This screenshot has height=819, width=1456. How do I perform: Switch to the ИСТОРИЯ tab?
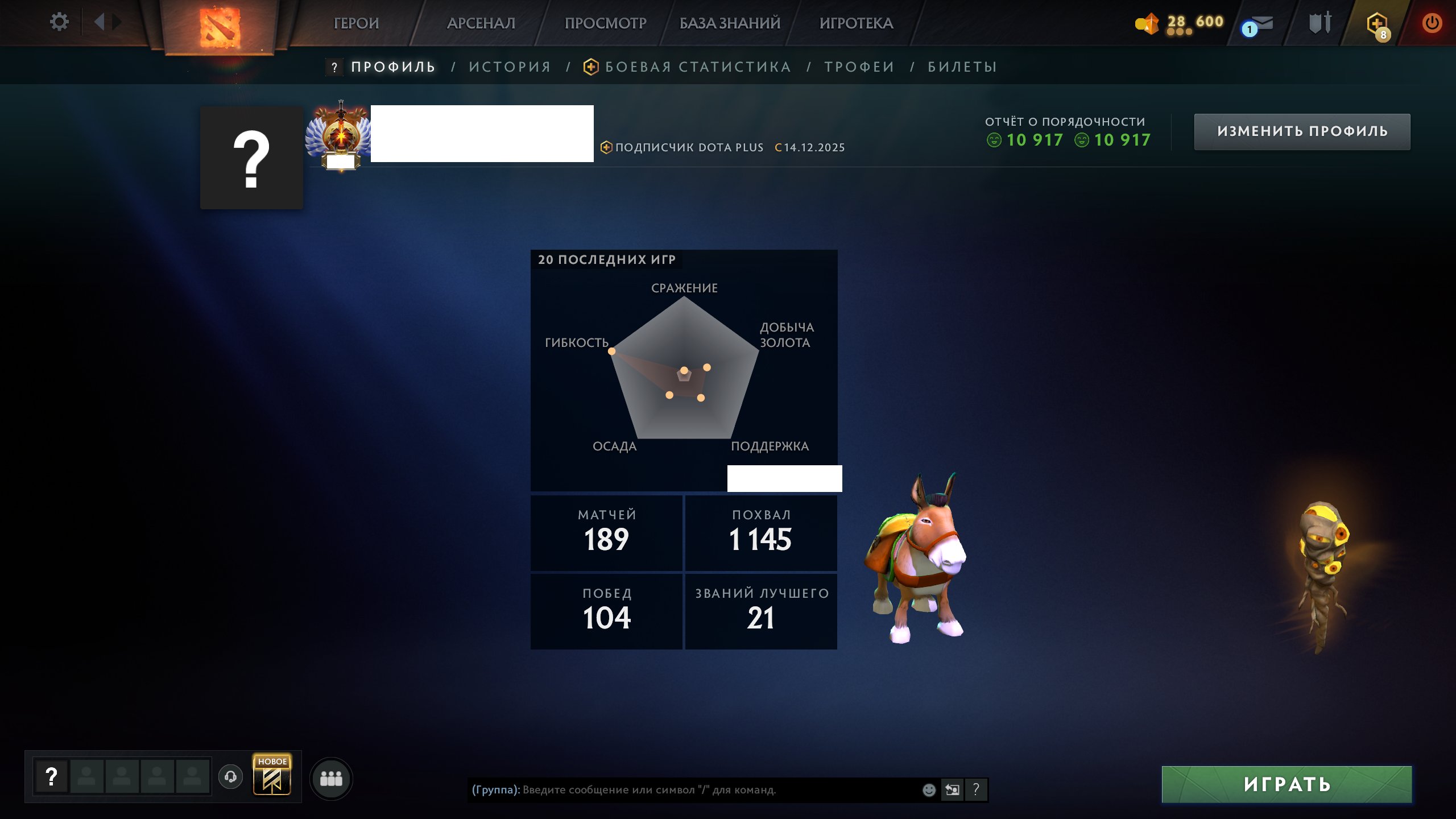(509, 67)
